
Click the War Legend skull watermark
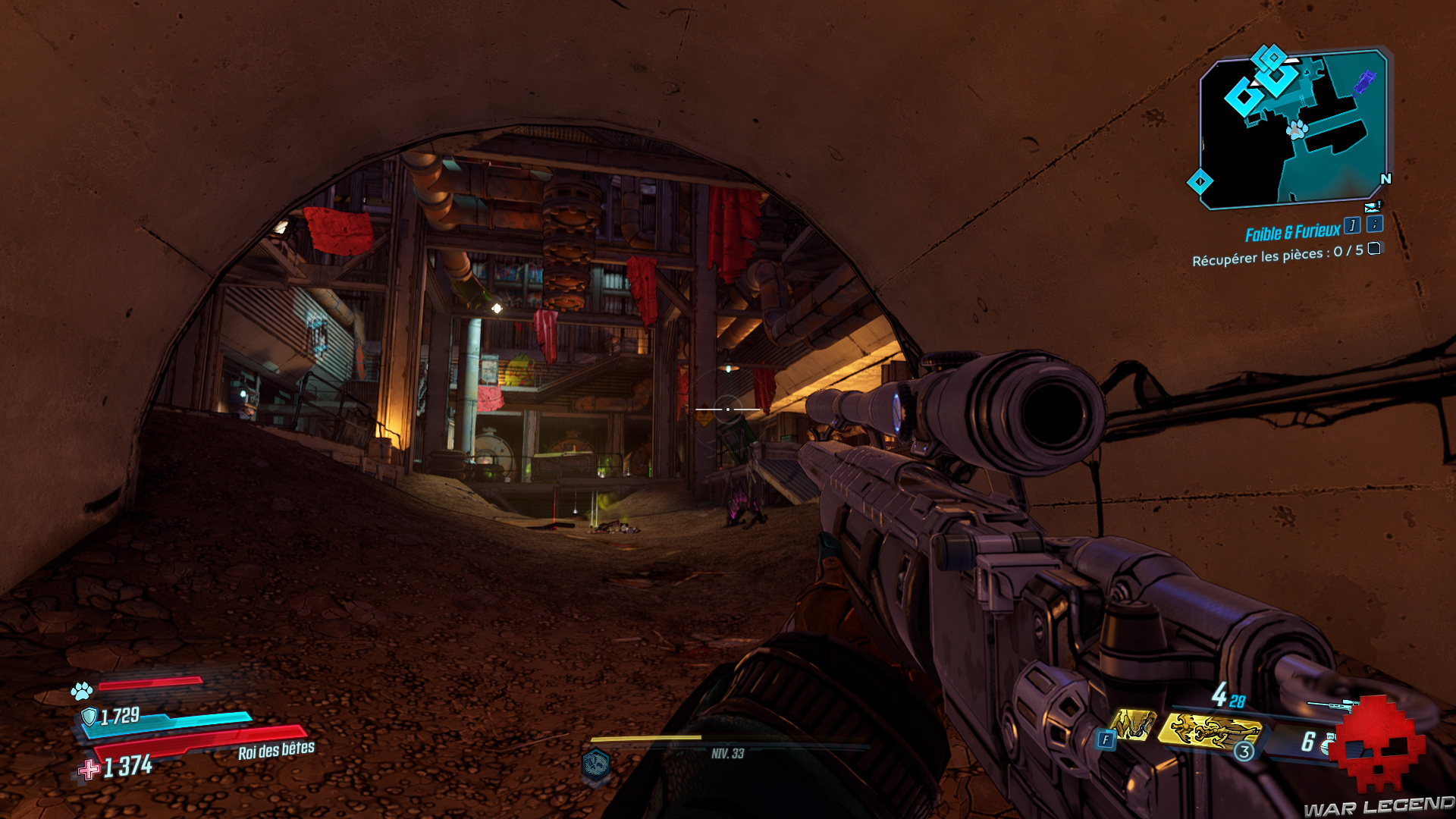[1376, 745]
